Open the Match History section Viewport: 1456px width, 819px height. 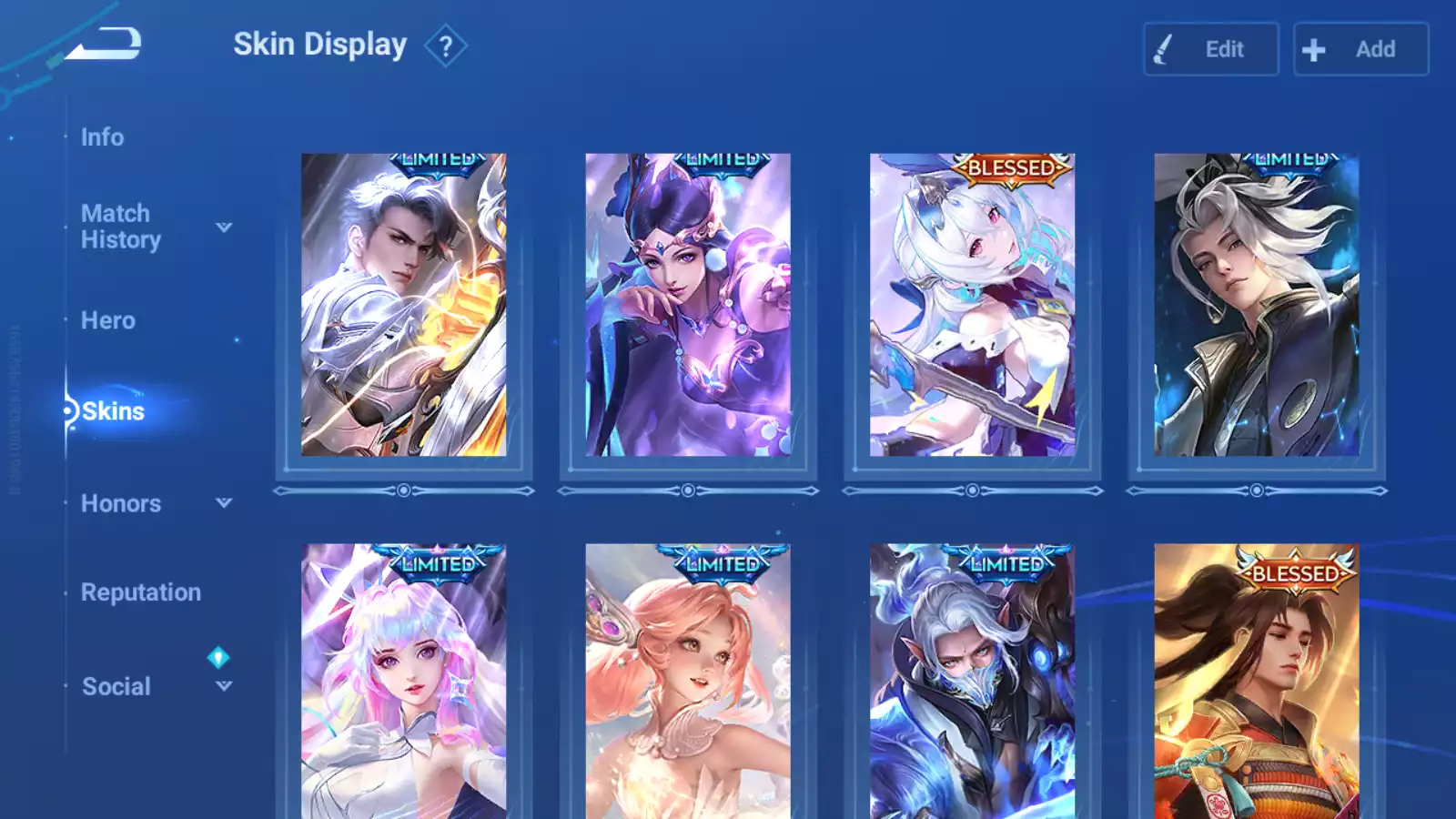click(x=120, y=227)
